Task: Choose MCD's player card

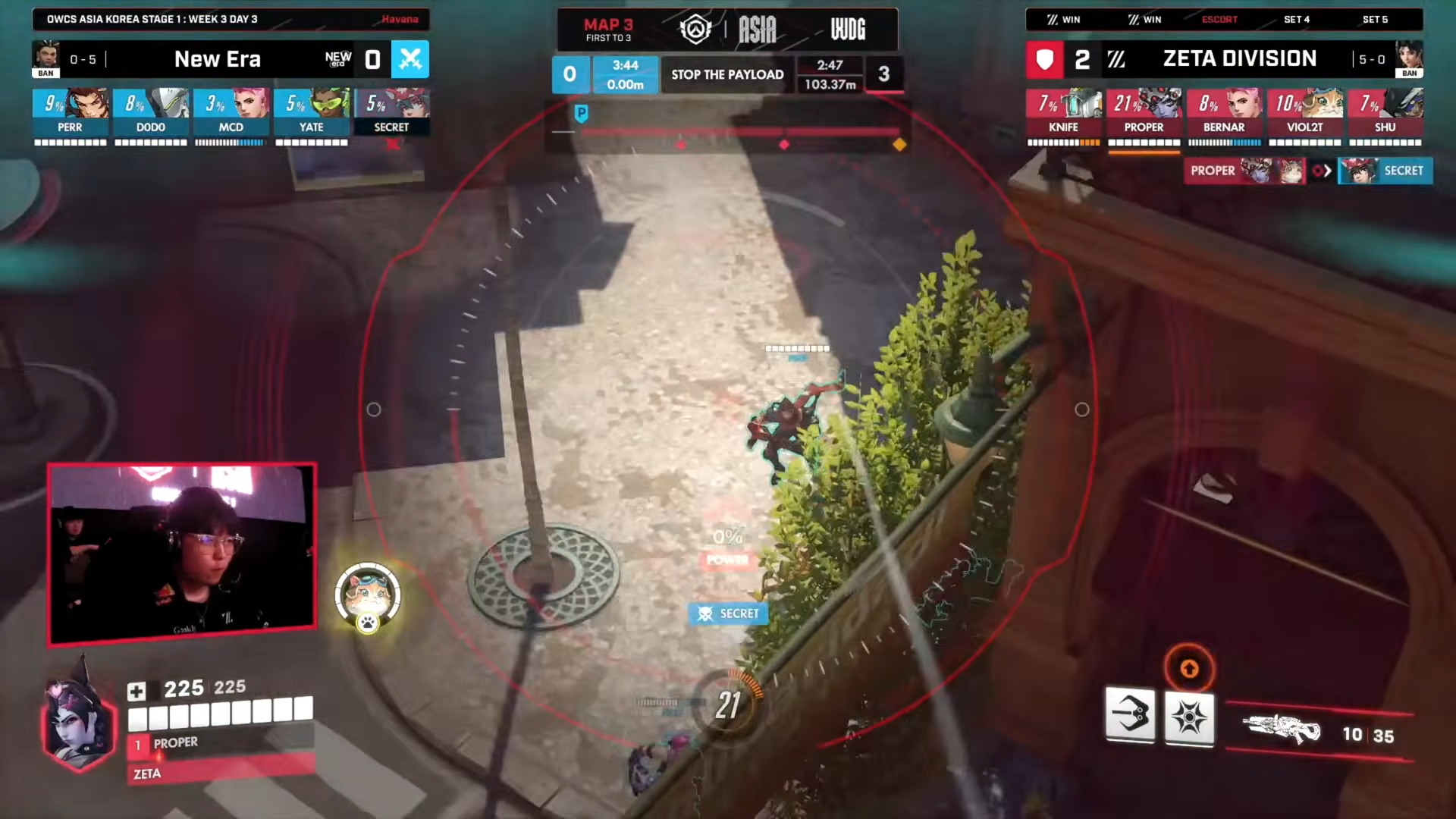Action: (x=231, y=112)
